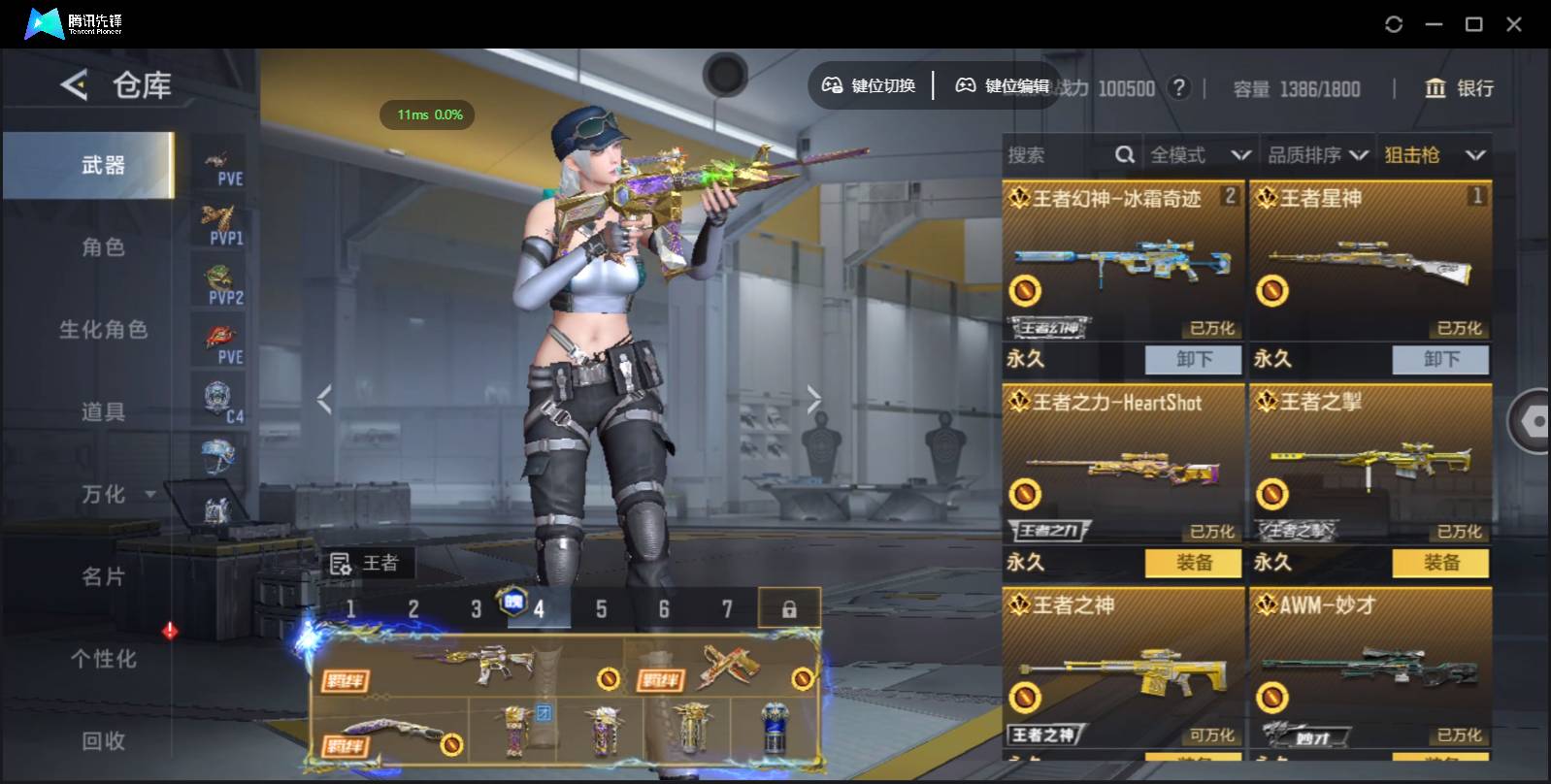The image size is (1551, 784).
Task: Equip the 王者之力-HeartShot sniper
Action: tap(1193, 563)
